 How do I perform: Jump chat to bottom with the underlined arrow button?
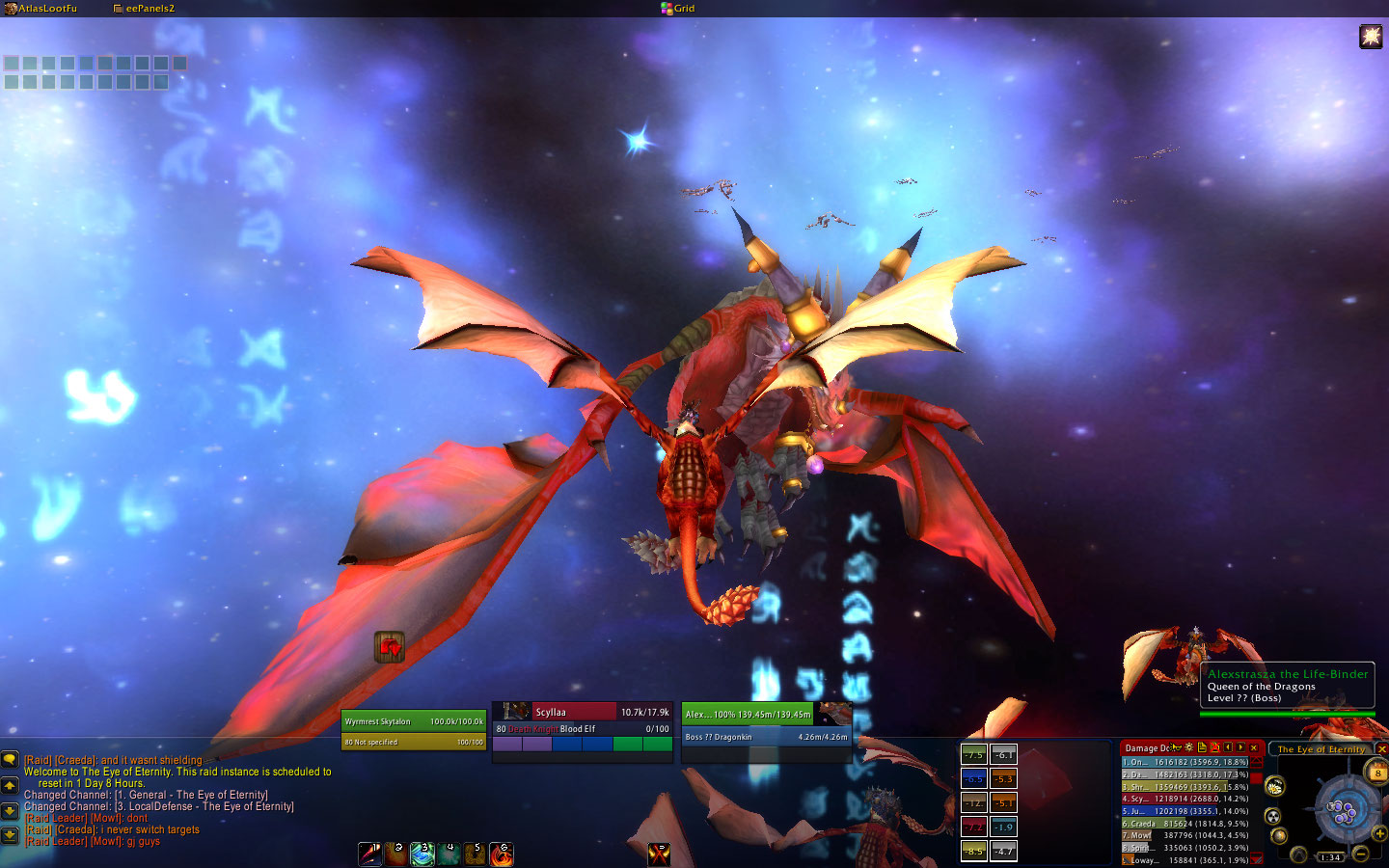pos(10,834)
